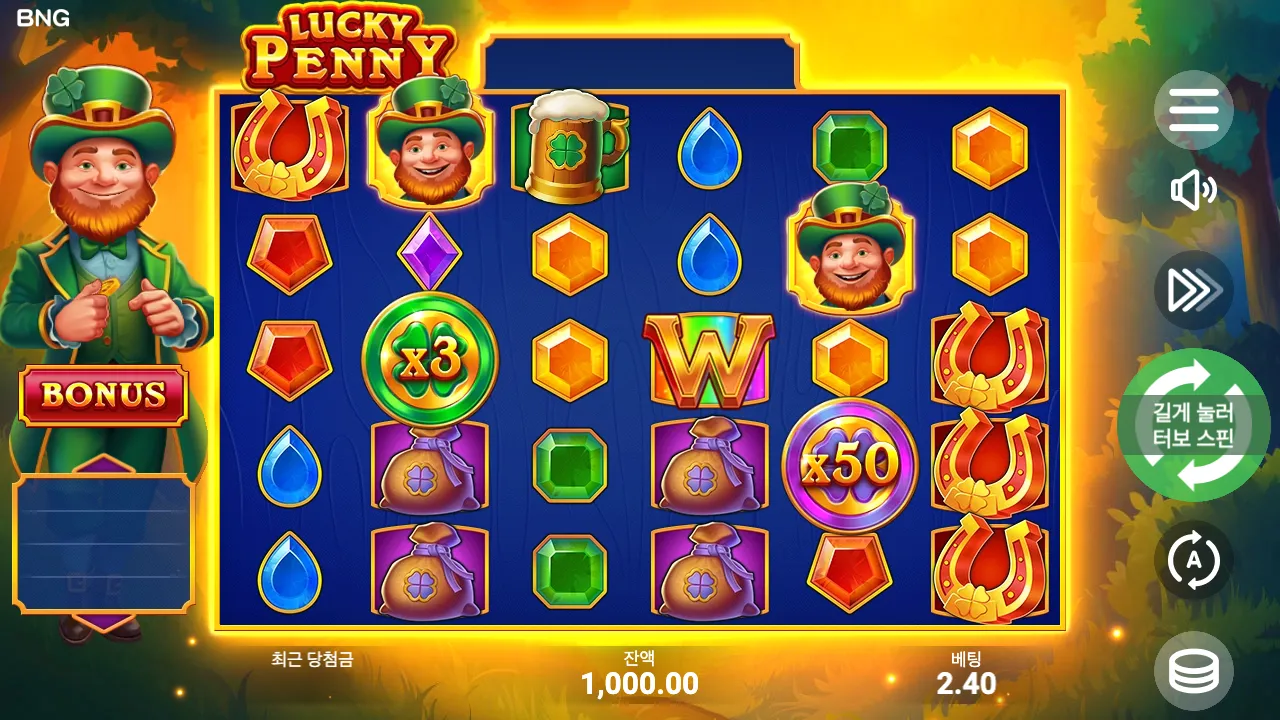Click the x50 multiplier coin symbol
1280x720 pixels.
point(849,461)
